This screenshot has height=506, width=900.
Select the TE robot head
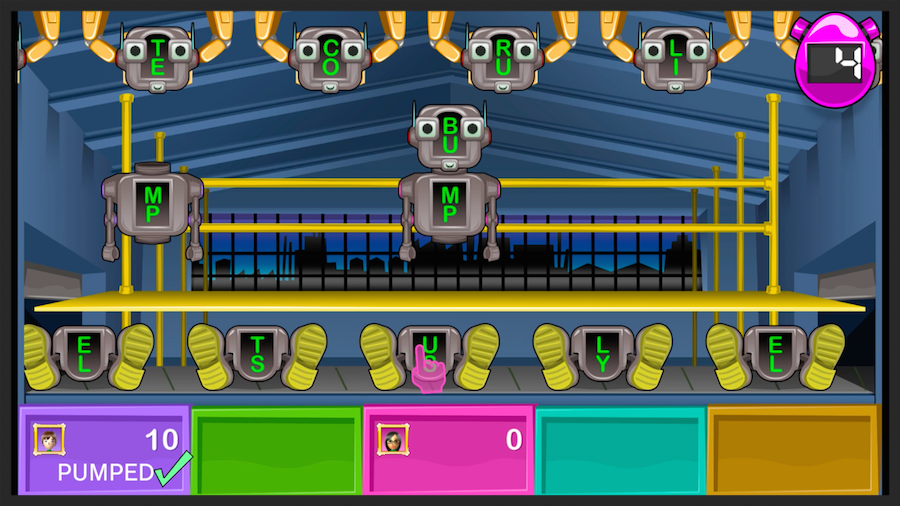pos(157,58)
